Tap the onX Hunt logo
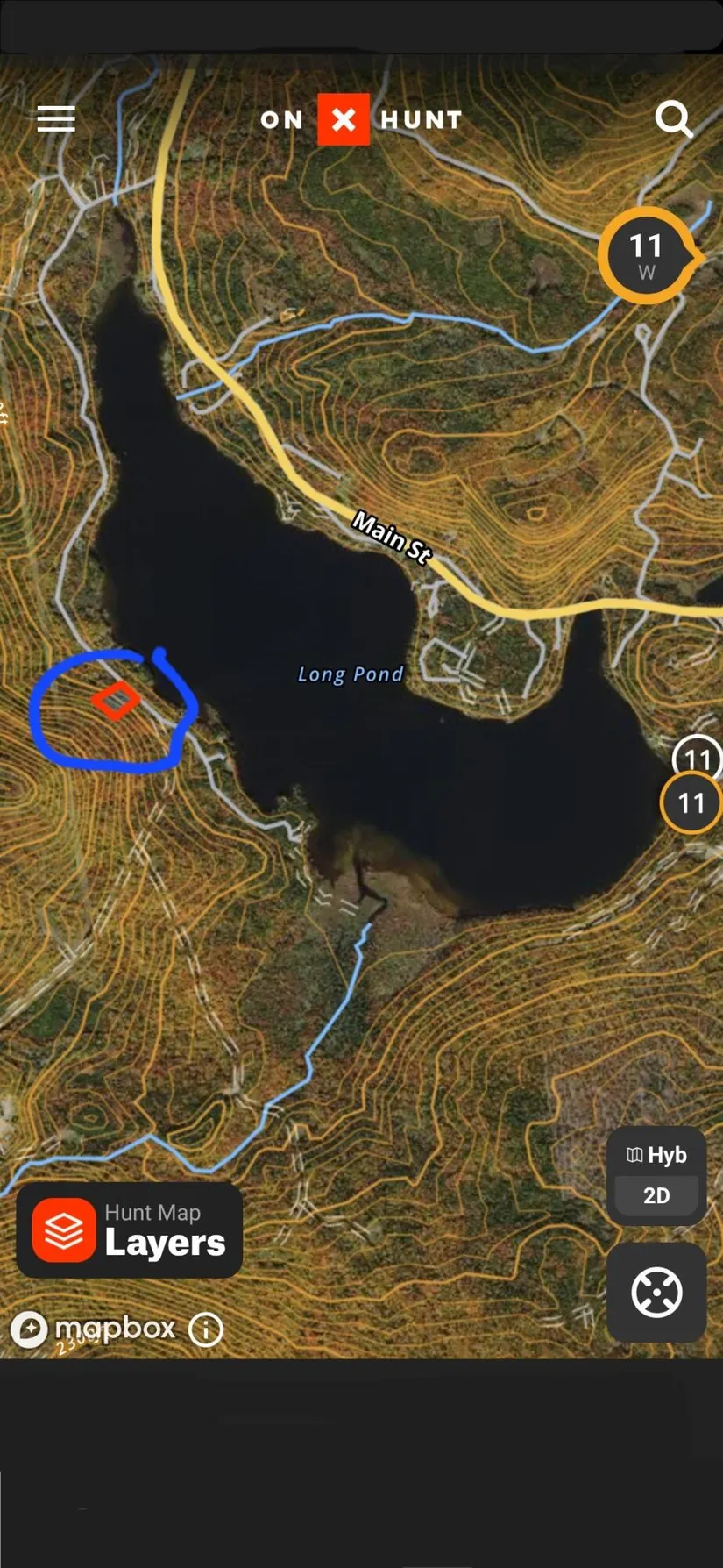Viewport: 723px width, 1568px height. (x=361, y=119)
